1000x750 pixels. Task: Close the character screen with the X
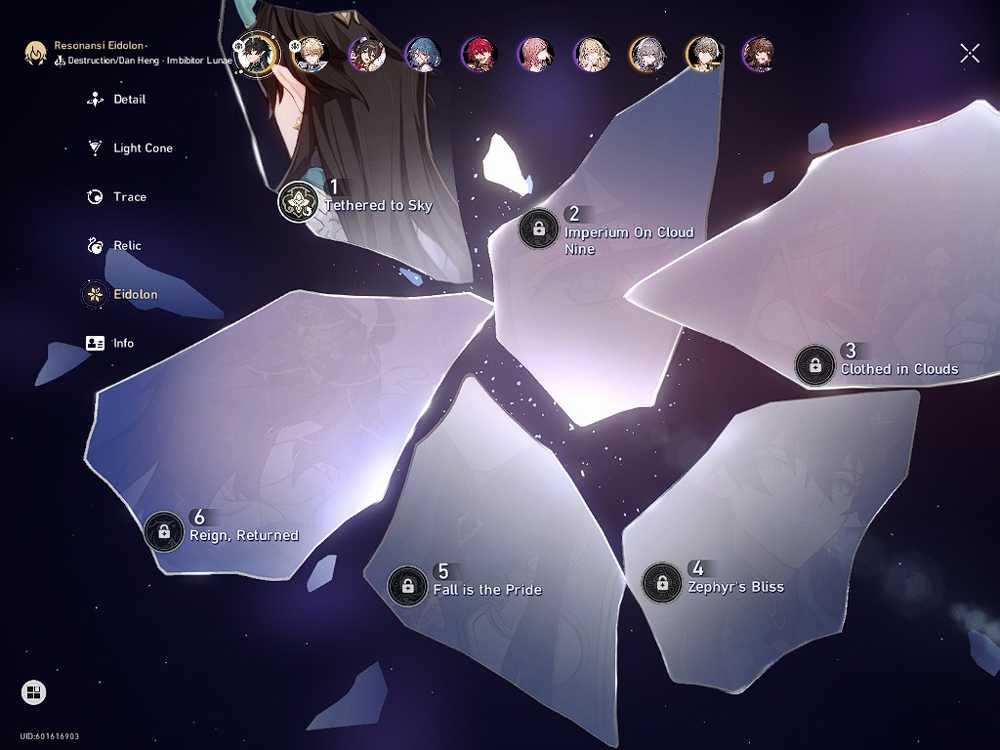click(969, 54)
